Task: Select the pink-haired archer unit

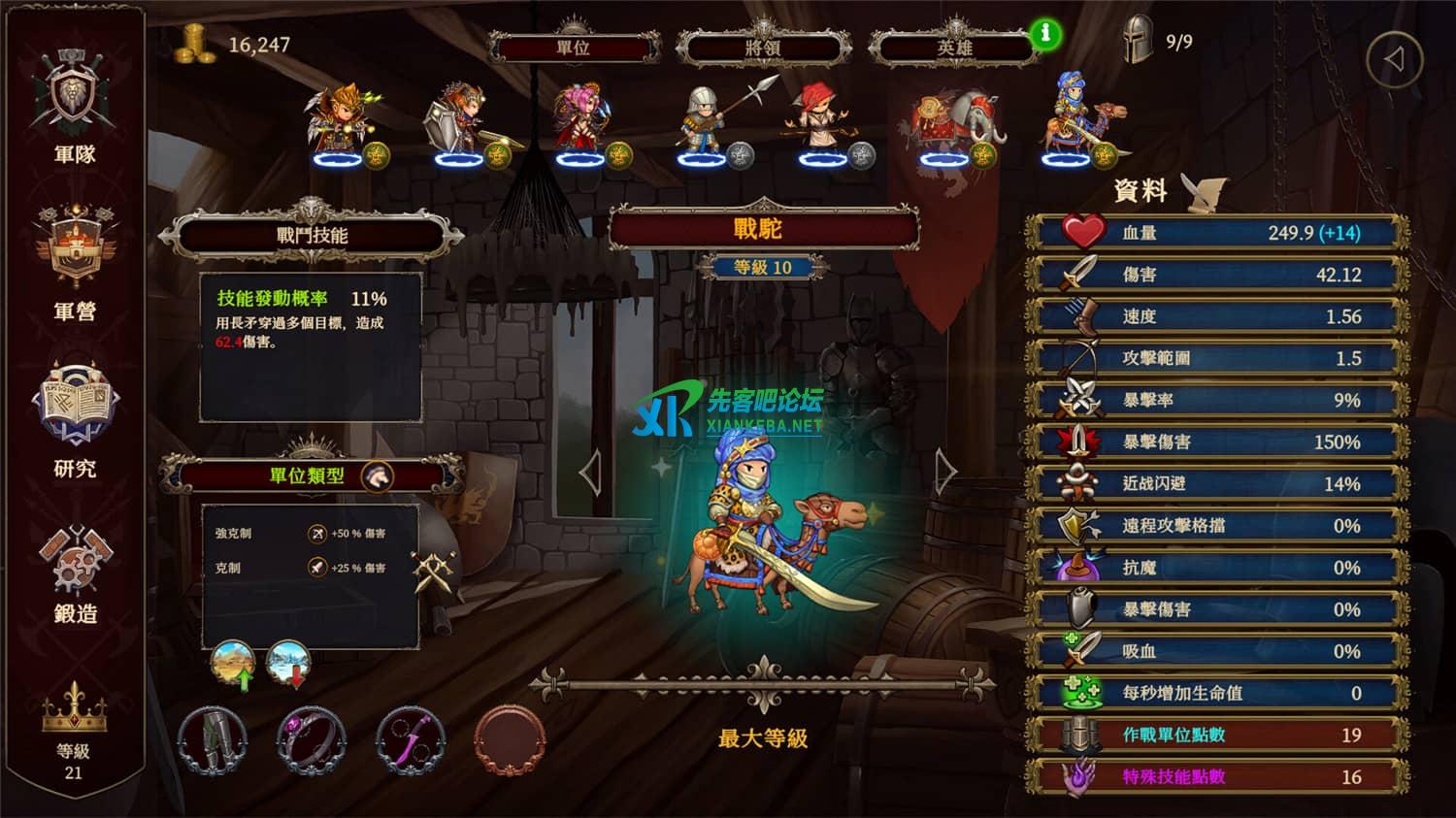Action: point(582,123)
